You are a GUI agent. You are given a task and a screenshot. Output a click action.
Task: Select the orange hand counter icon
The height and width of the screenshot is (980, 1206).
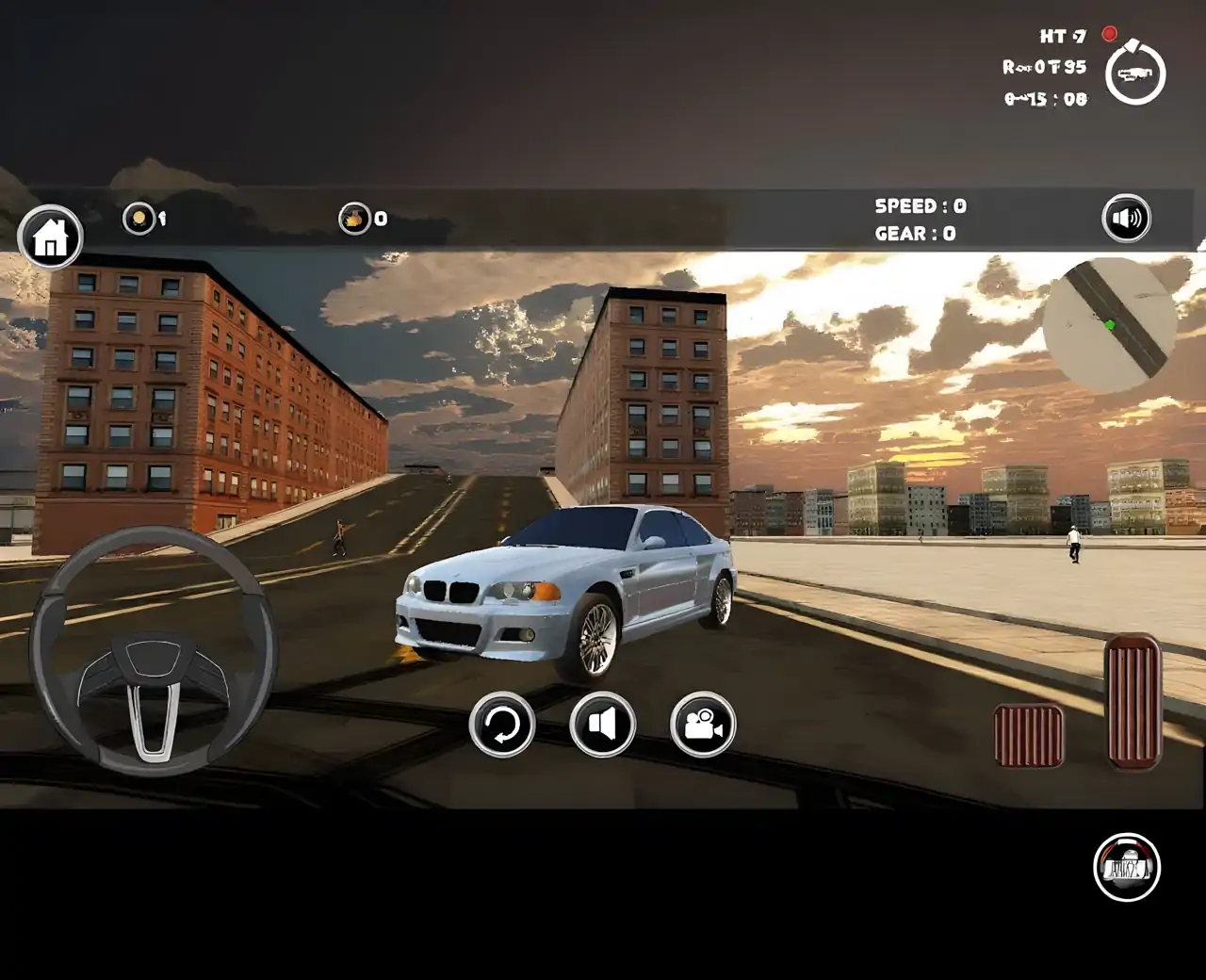tap(354, 219)
